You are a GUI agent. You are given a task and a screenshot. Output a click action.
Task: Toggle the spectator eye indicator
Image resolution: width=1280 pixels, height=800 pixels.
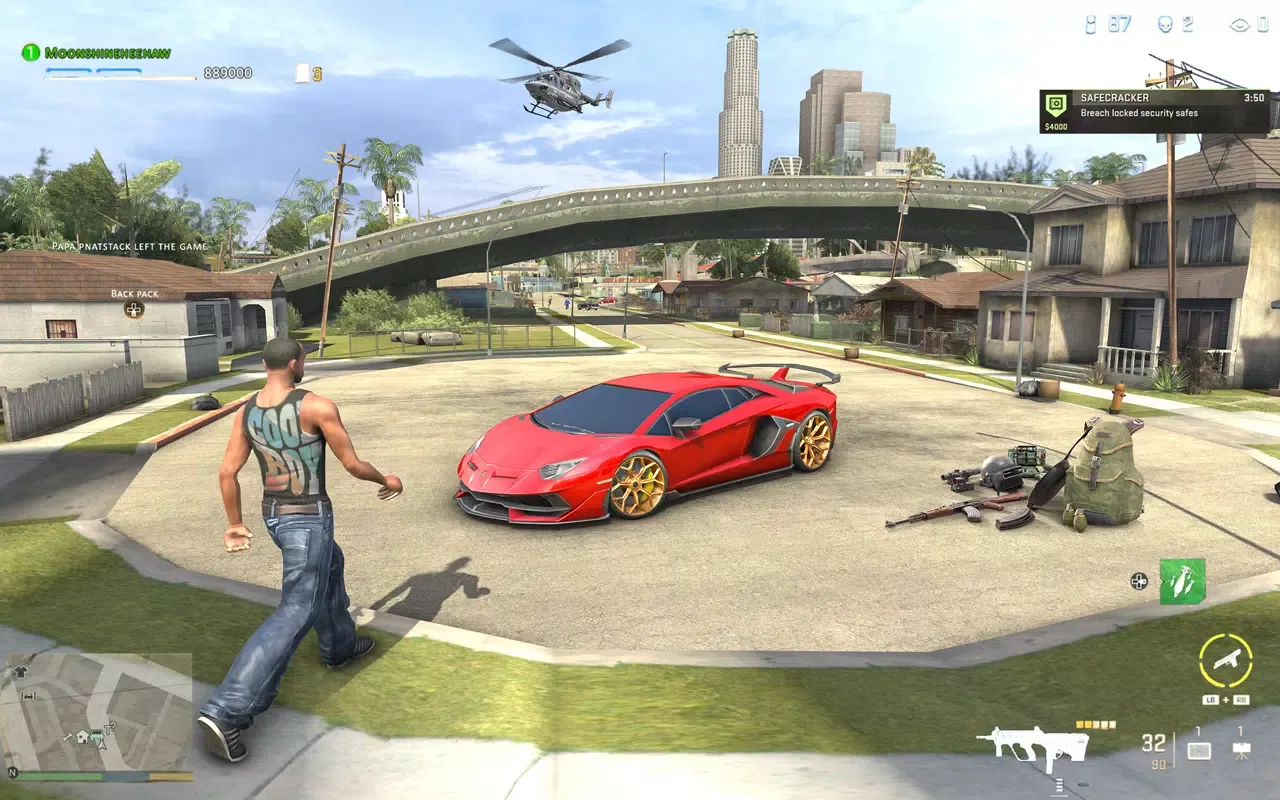pos(1240,25)
